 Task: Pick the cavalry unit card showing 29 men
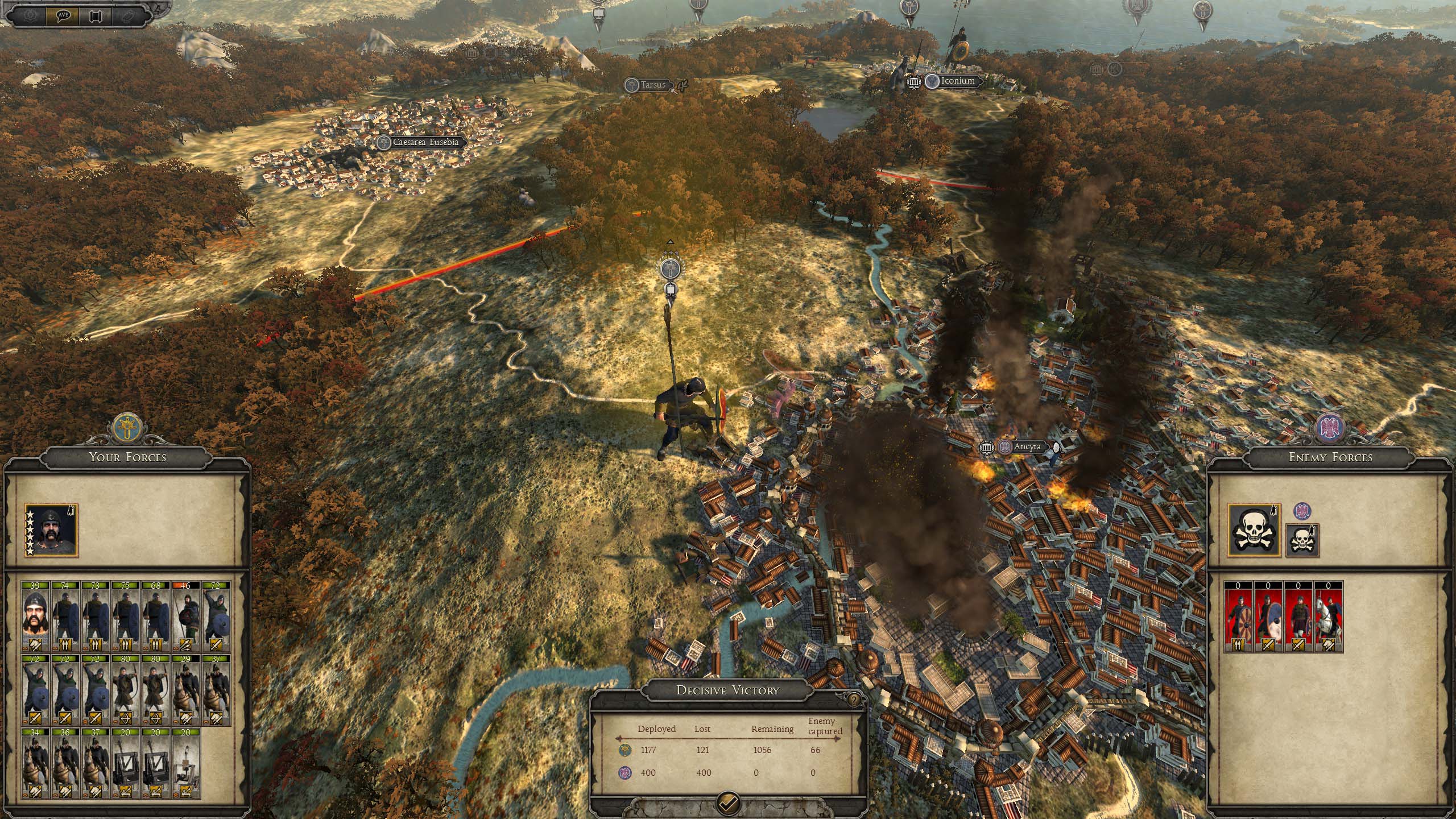pyautogui.click(x=185, y=690)
